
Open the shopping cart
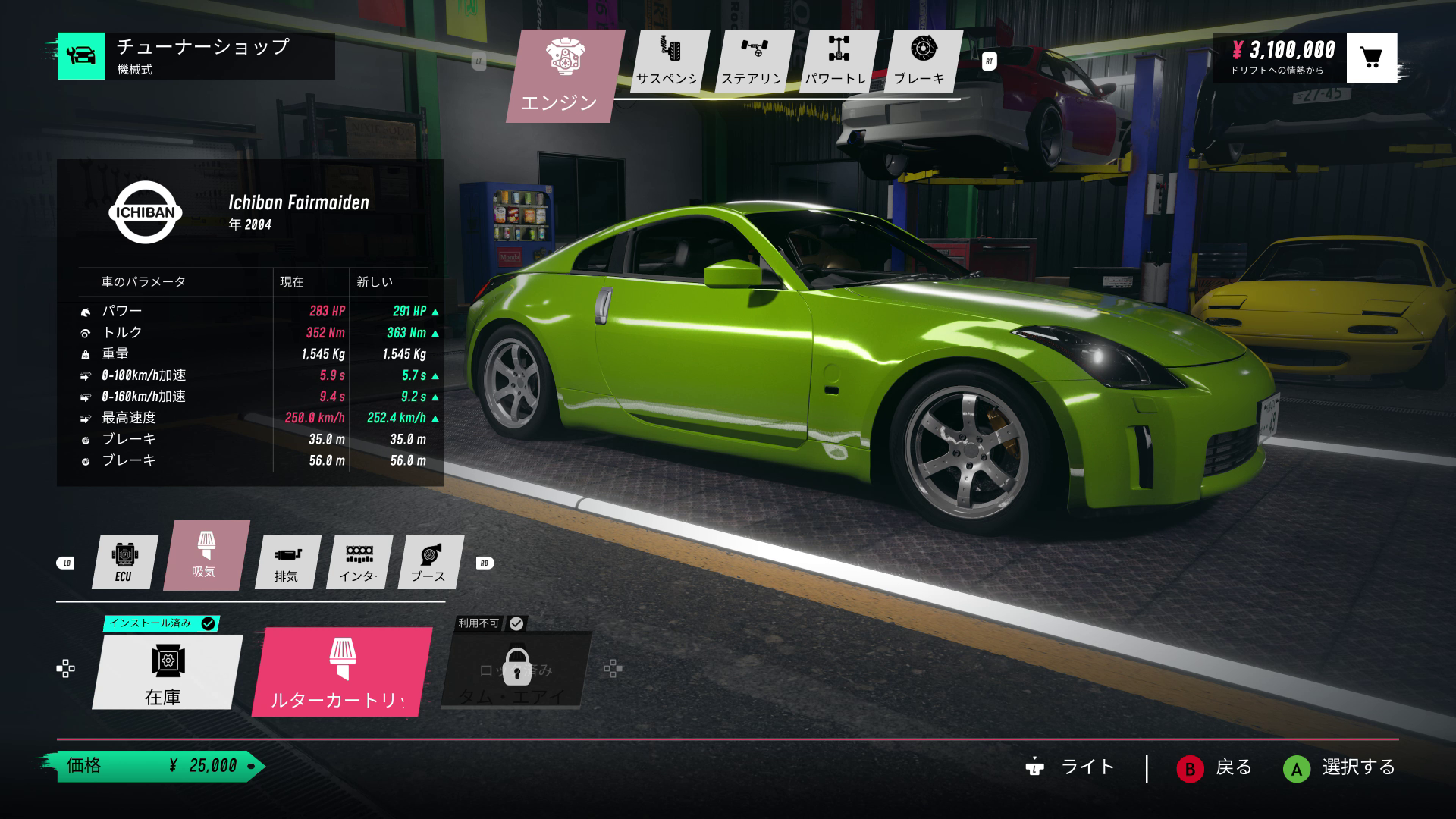1371,58
